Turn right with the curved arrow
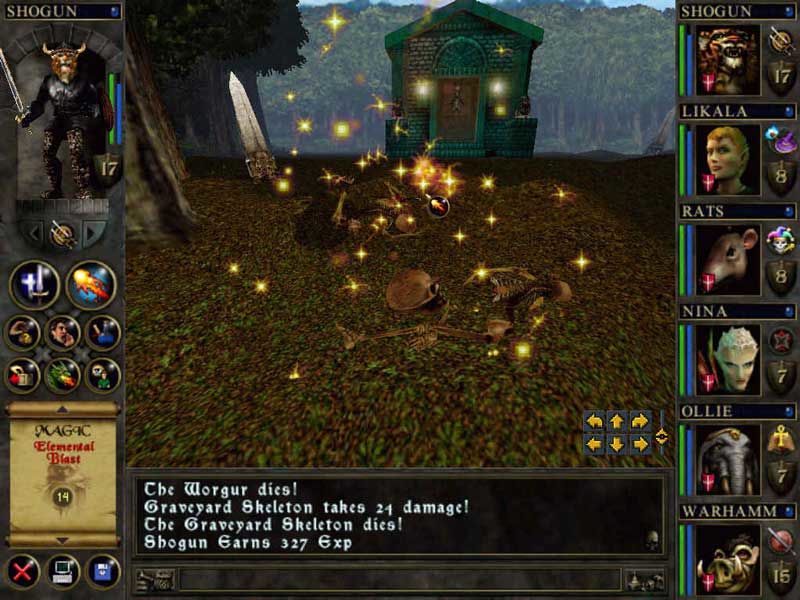 point(640,420)
